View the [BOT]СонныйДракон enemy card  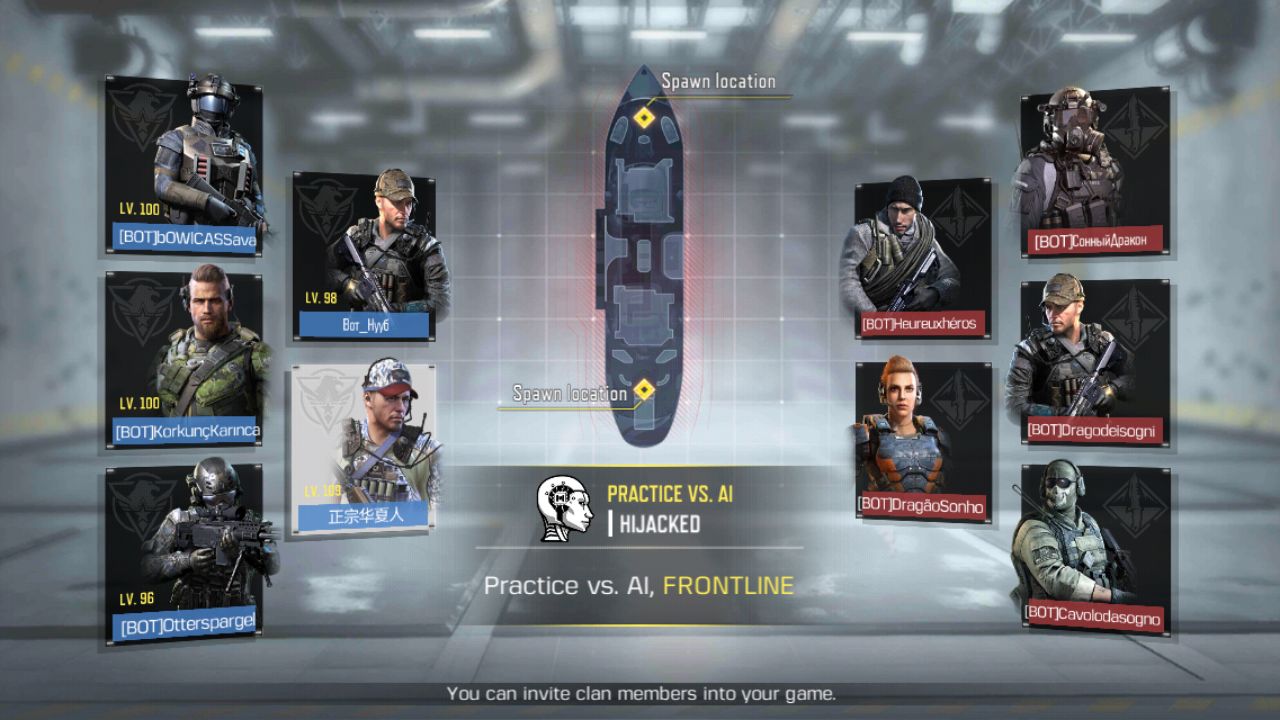tap(1094, 171)
